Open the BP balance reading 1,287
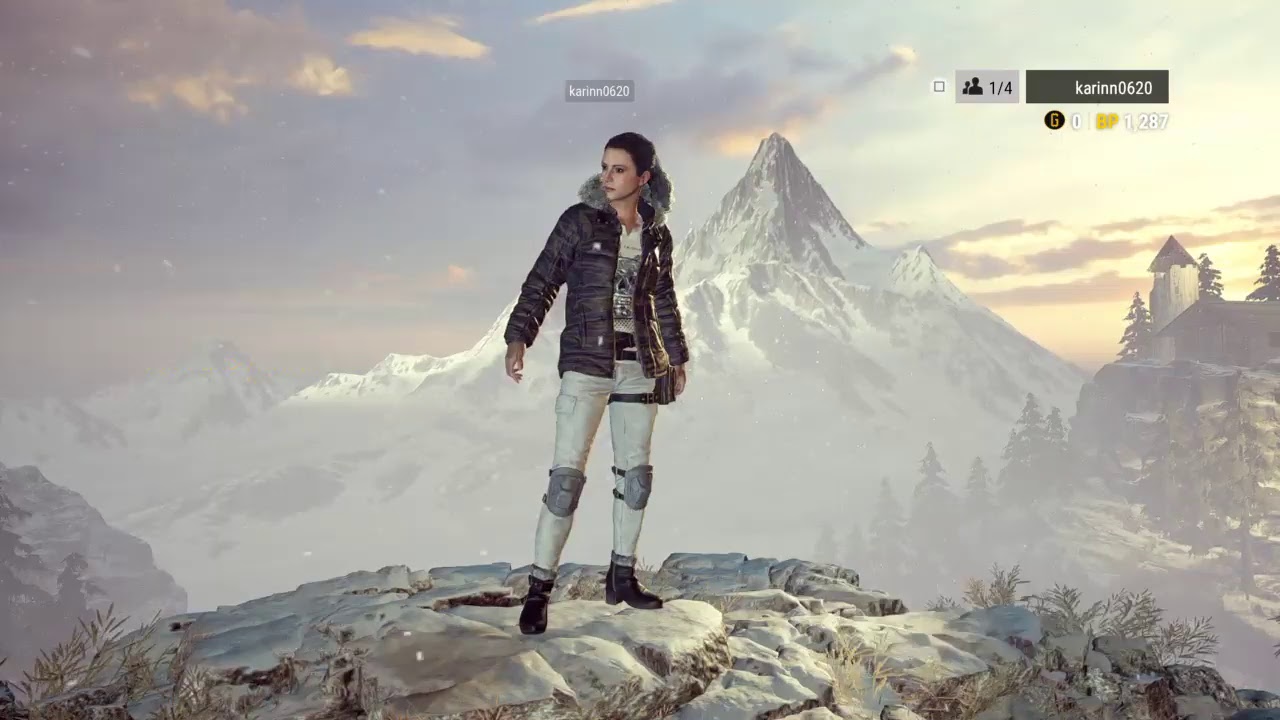 tap(1145, 120)
